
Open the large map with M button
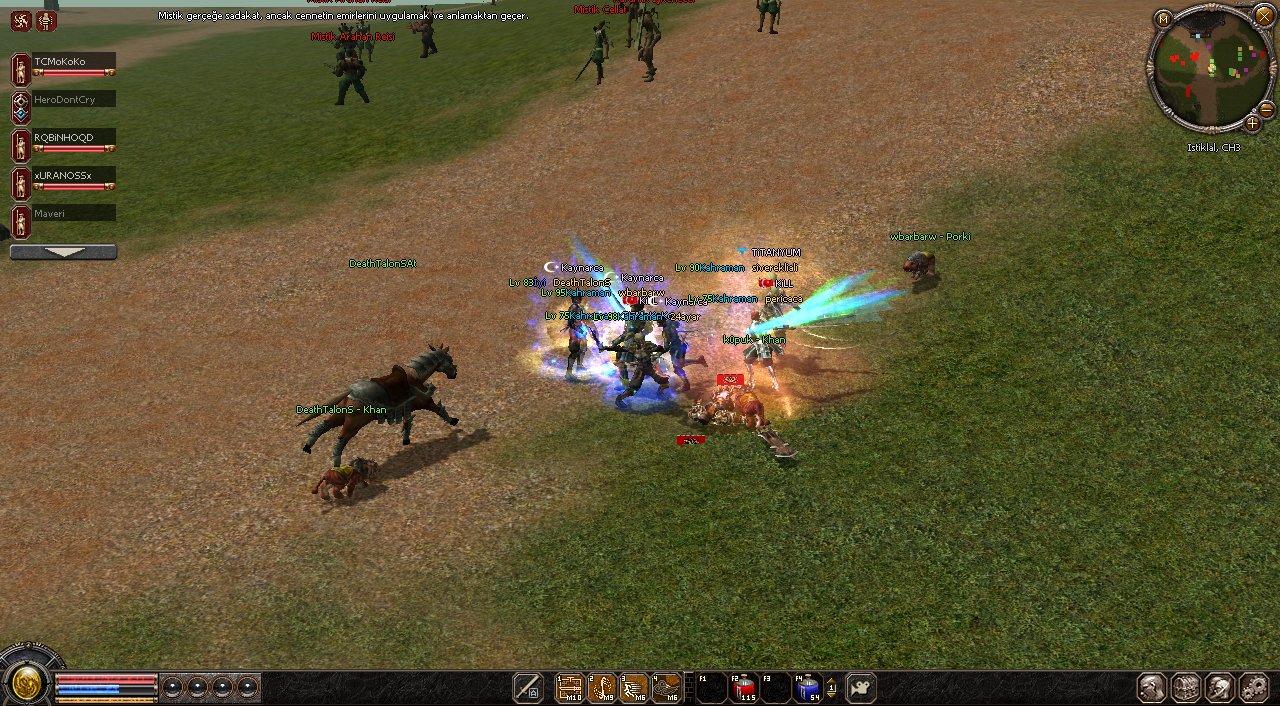(x=1163, y=19)
